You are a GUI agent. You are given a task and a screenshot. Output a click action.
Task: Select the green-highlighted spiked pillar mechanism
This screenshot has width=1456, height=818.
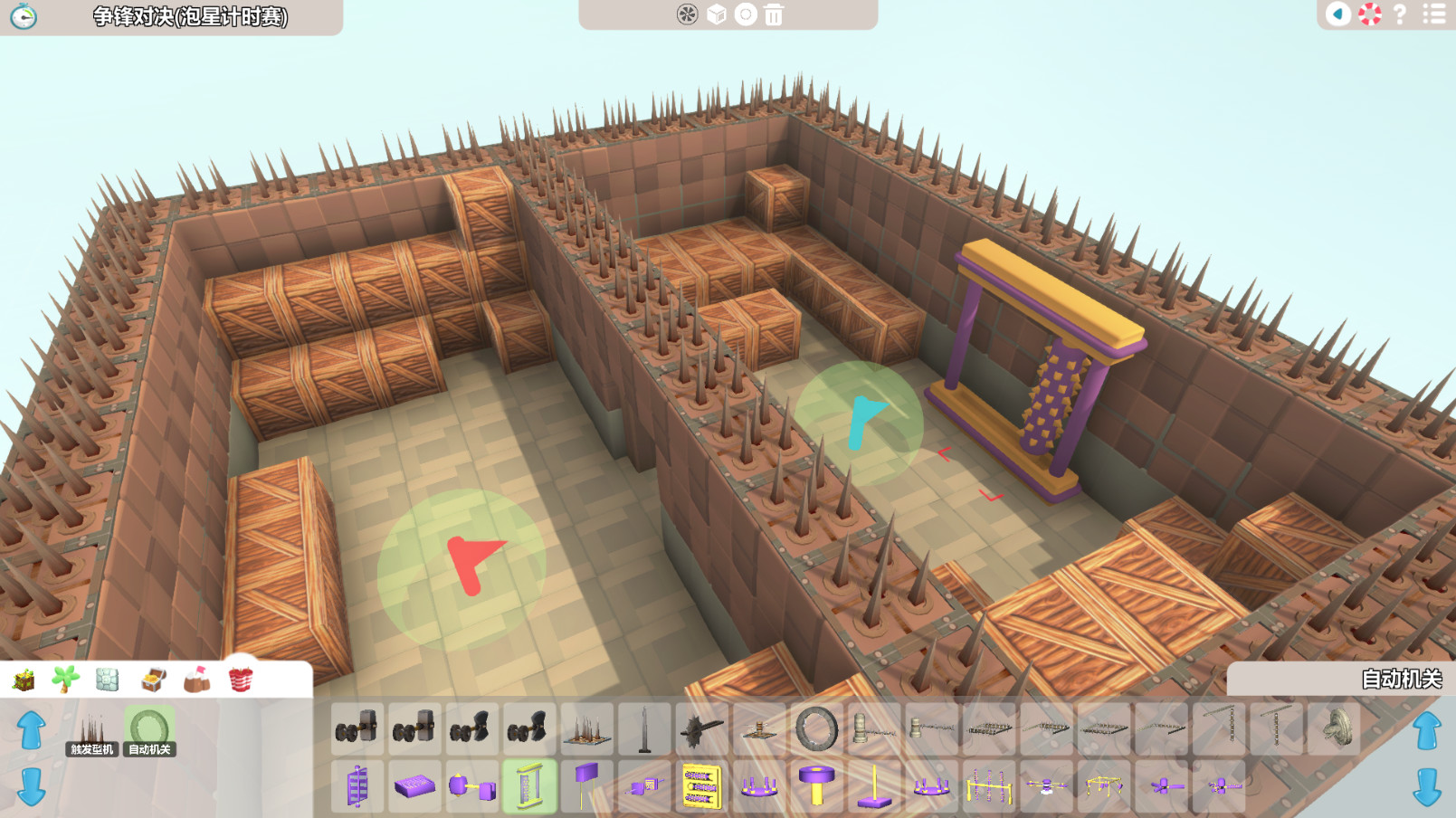(531, 785)
